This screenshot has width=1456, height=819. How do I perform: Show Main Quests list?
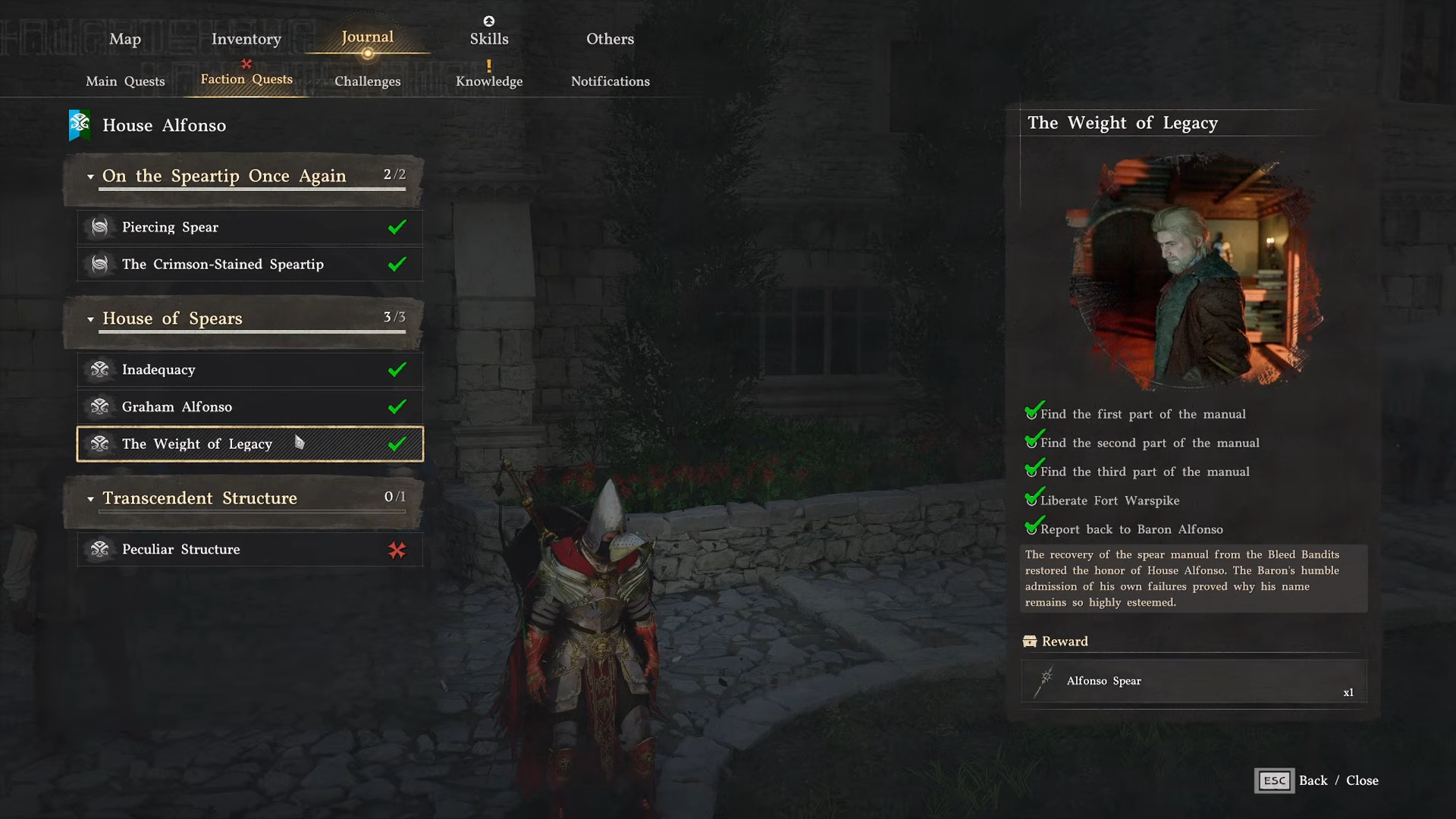(125, 81)
